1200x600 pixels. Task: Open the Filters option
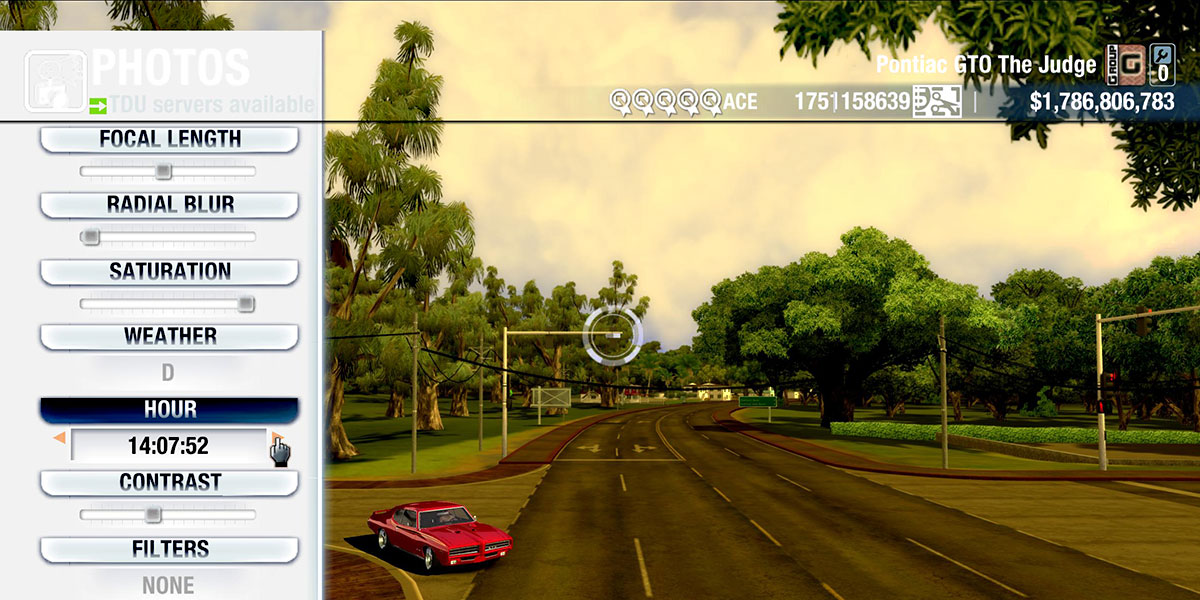(169, 549)
